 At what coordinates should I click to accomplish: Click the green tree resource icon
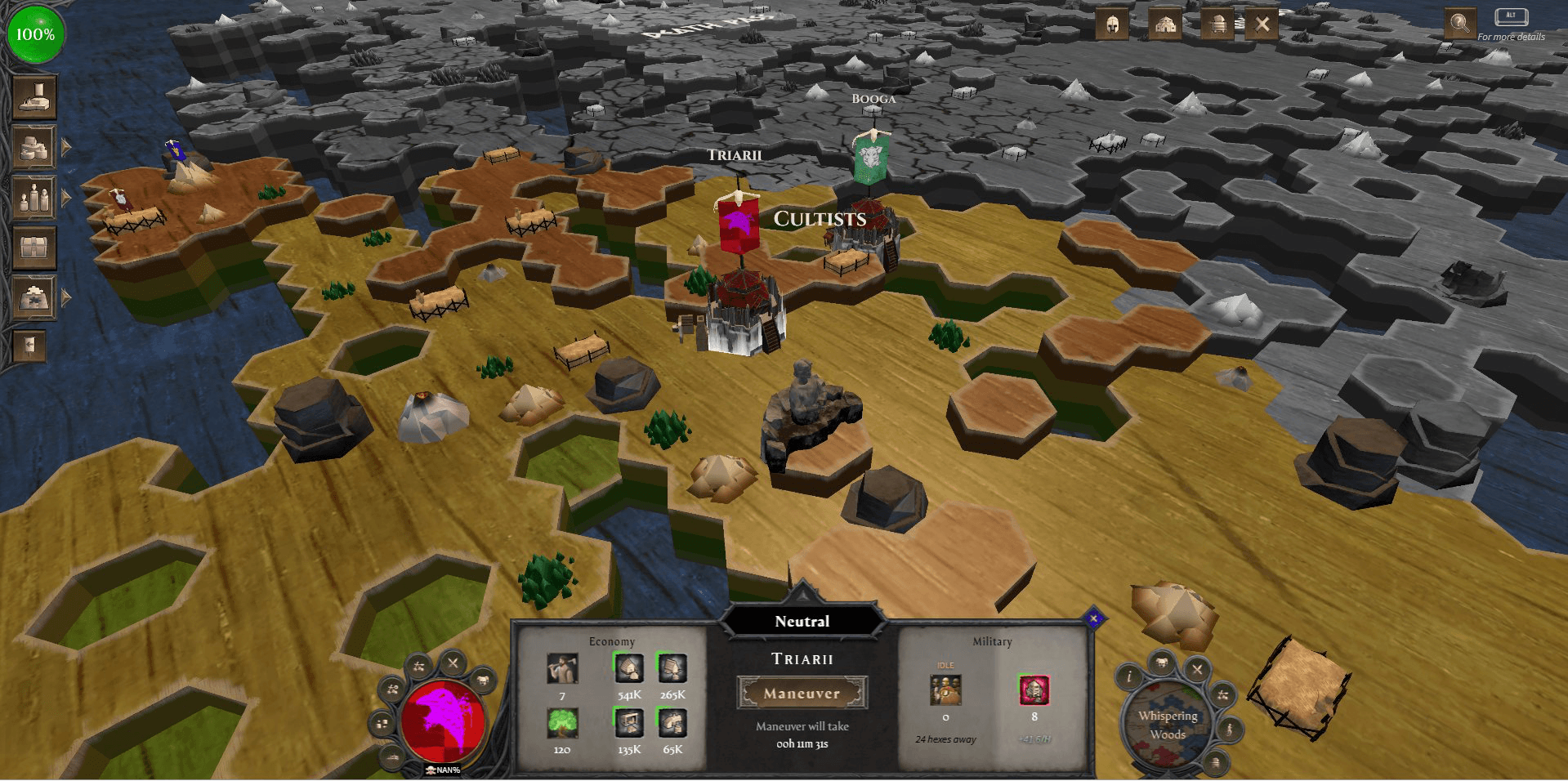click(562, 723)
